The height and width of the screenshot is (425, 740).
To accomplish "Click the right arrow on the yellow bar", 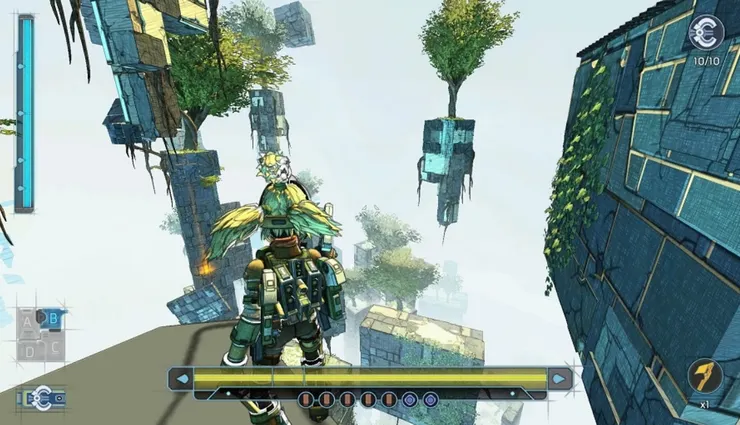I will click(x=560, y=379).
